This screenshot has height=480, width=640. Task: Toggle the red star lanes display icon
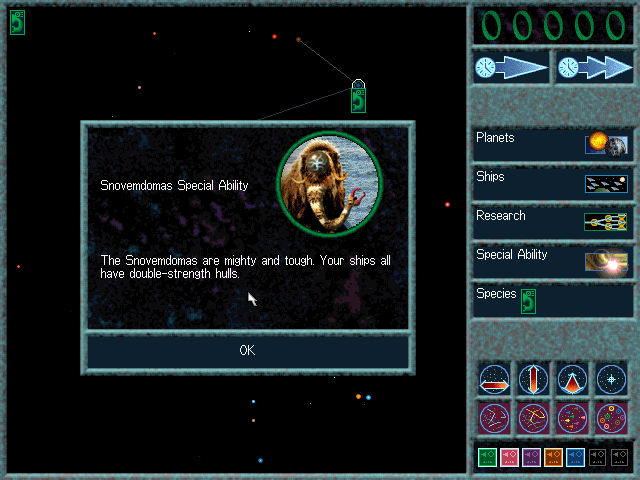tap(494, 417)
